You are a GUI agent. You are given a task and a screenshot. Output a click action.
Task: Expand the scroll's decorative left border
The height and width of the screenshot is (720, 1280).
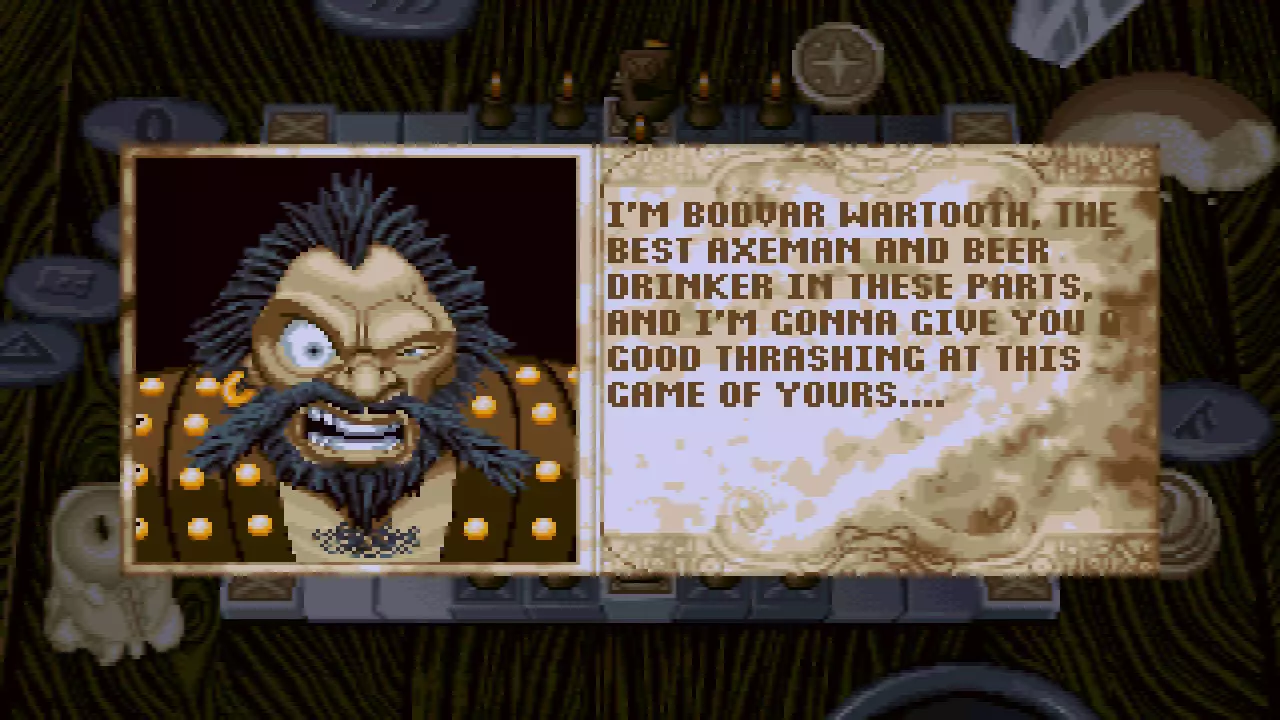(x=605, y=360)
